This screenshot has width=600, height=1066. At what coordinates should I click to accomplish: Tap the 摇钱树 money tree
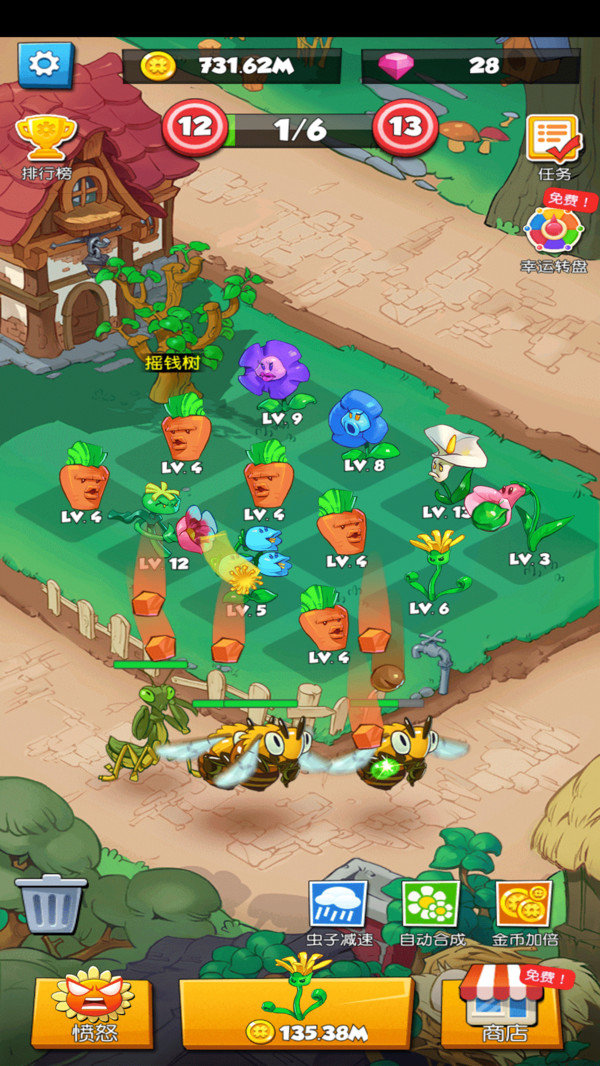point(171,322)
